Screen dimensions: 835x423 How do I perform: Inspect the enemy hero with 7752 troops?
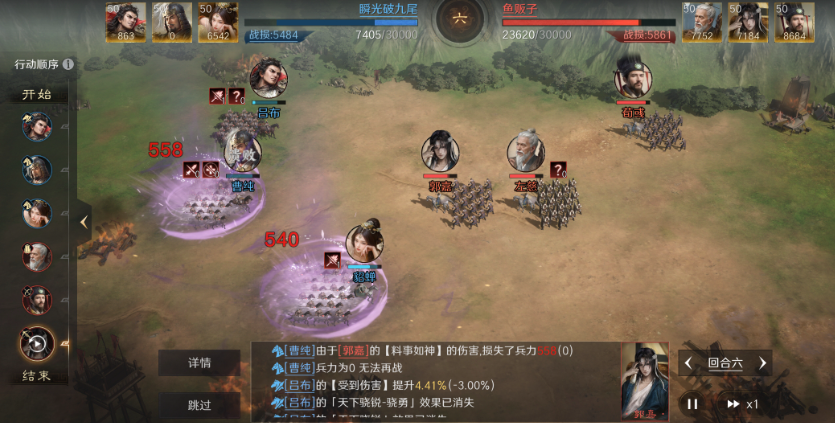702,21
